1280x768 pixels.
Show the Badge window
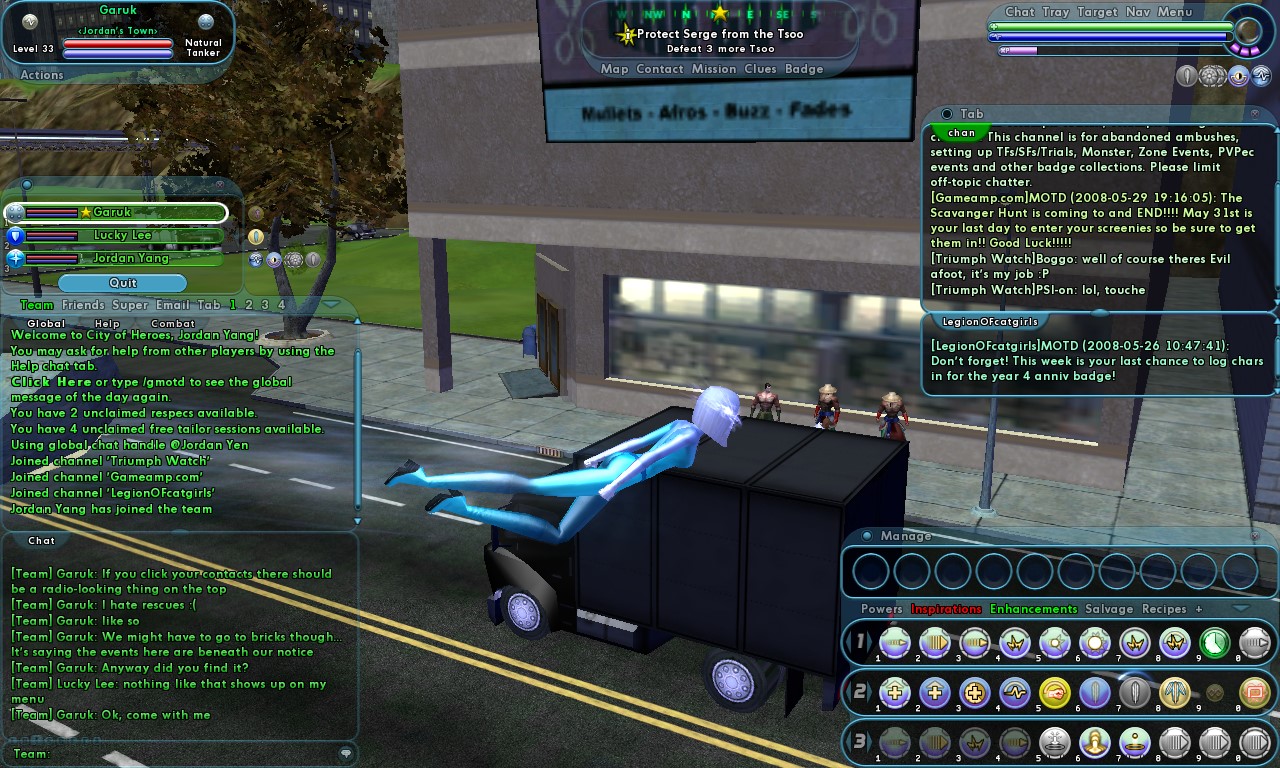(x=804, y=69)
